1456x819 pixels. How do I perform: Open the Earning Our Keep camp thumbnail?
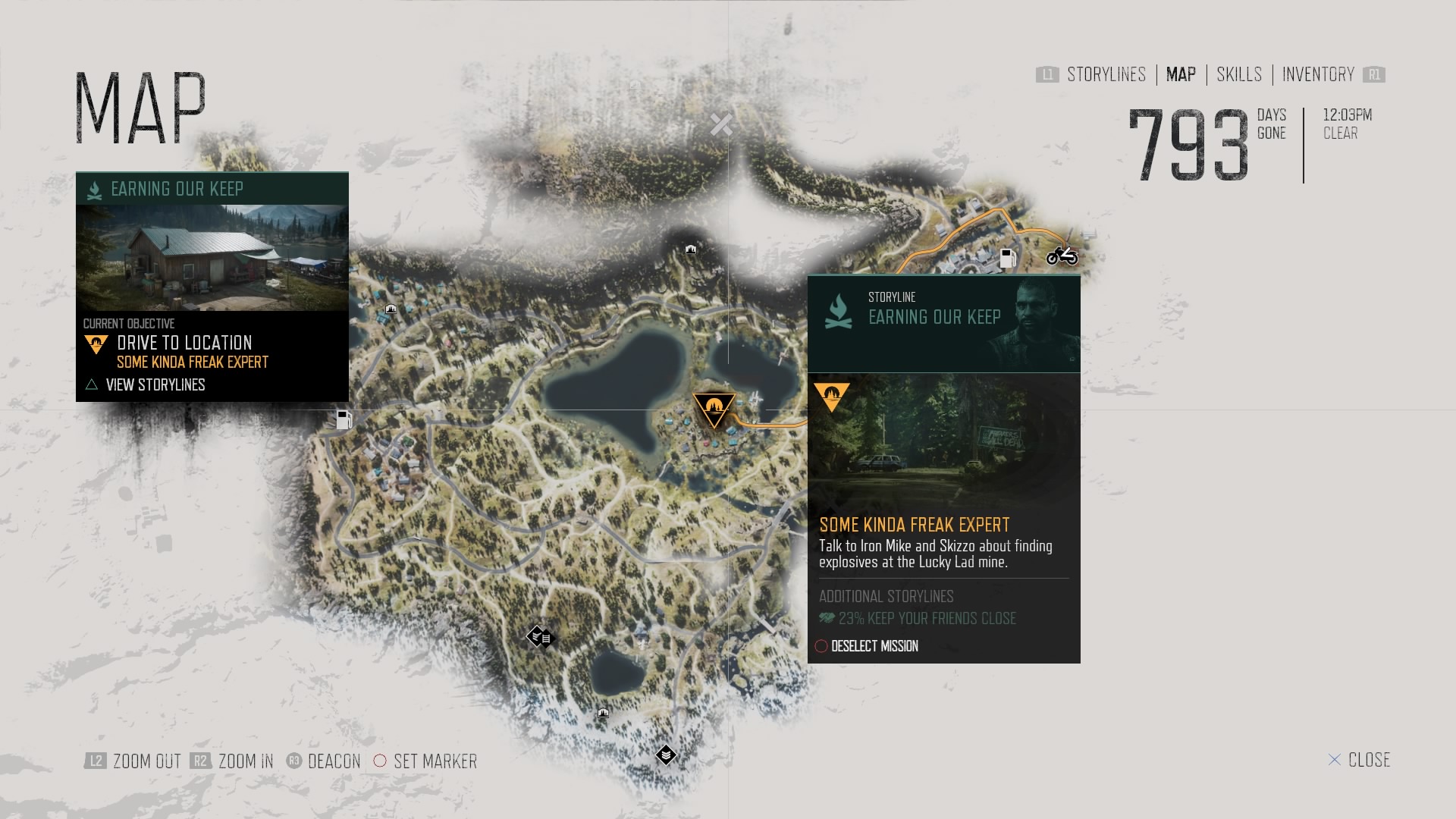212,258
